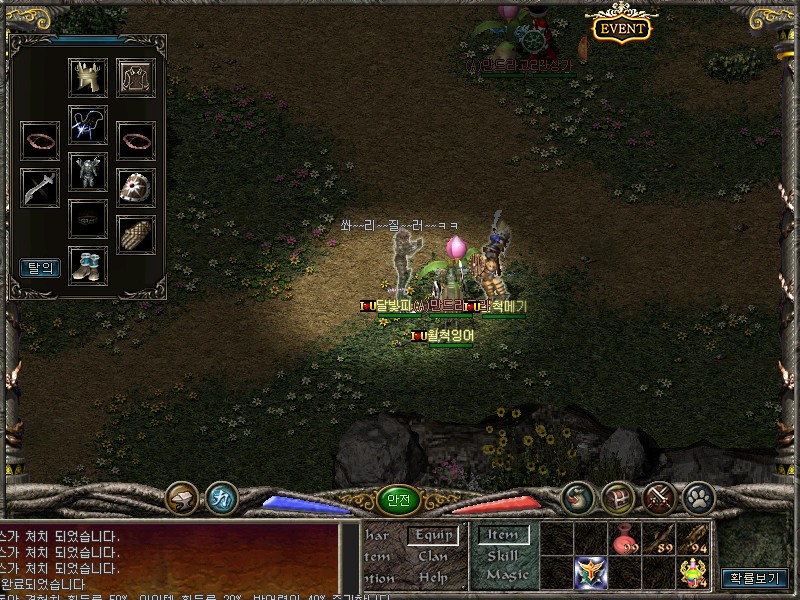This screenshot has width=800, height=600.
Task: Open the crossed swords combat icon
Action: coord(659,497)
